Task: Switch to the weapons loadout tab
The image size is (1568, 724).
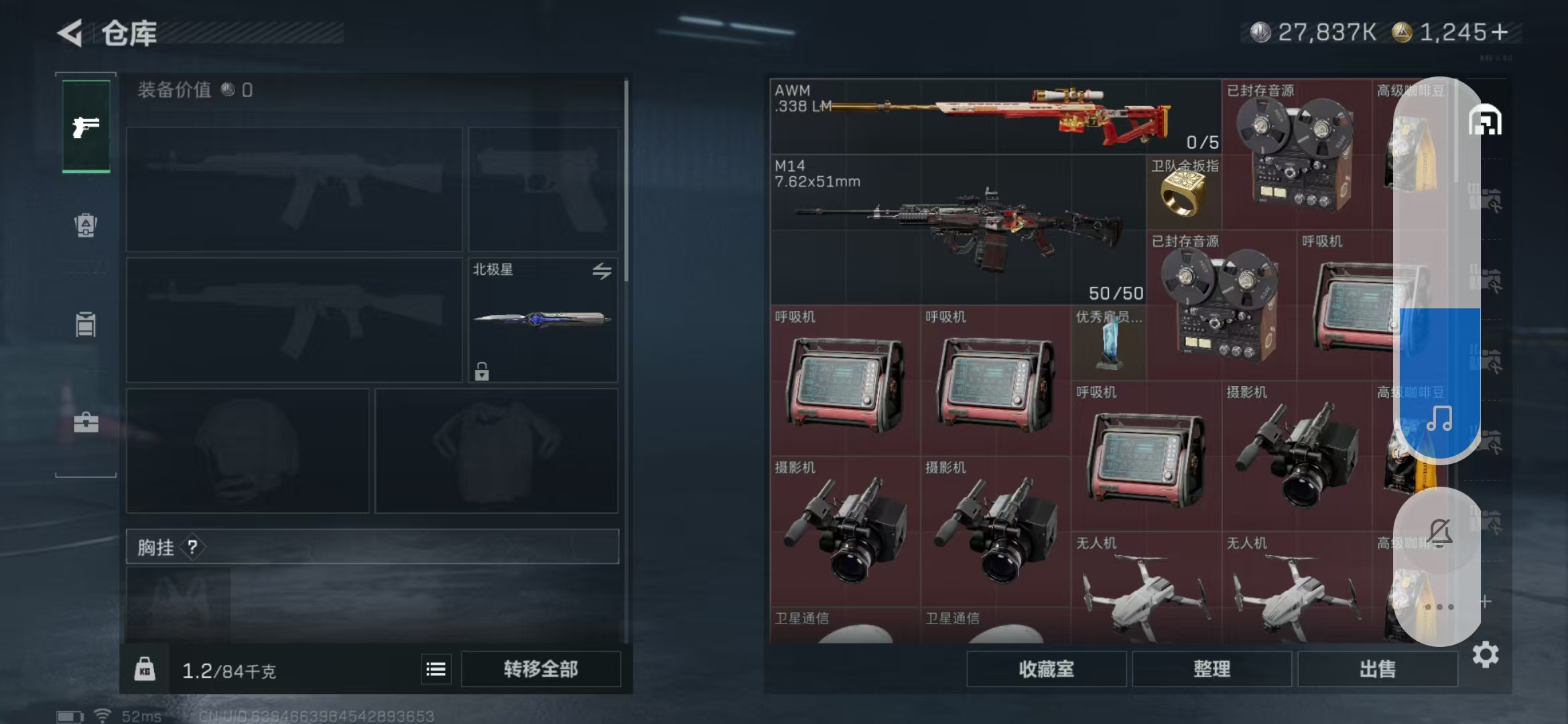Action: point(86,126)
